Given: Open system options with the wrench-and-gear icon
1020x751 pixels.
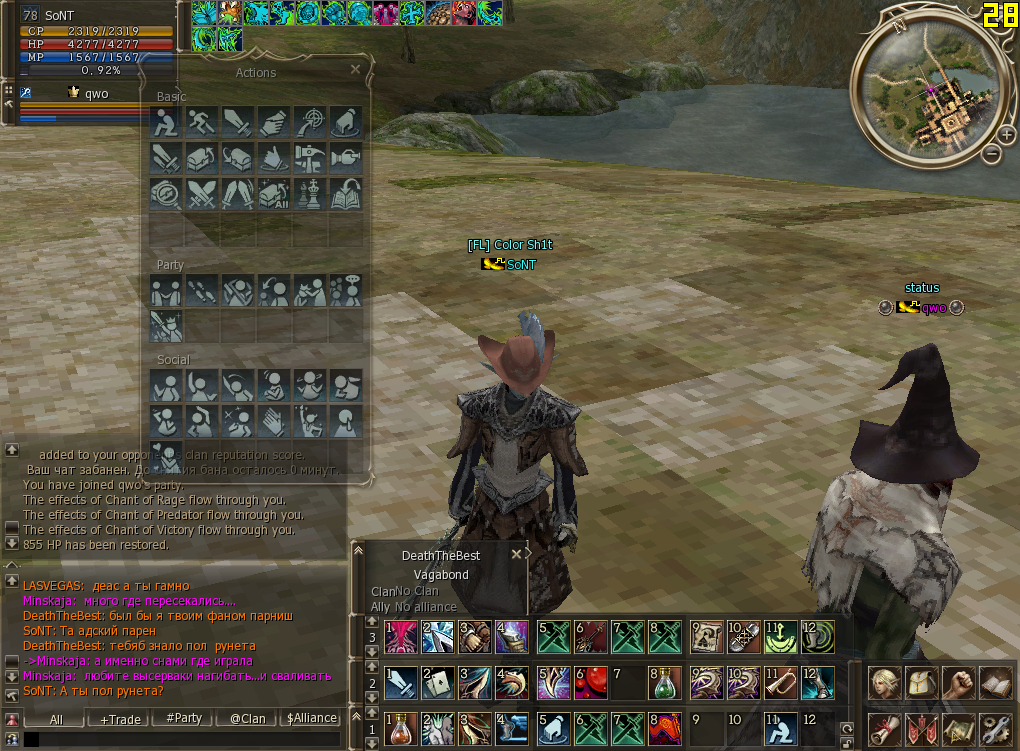Looking at the screenshot, I should tap(994, 729).
